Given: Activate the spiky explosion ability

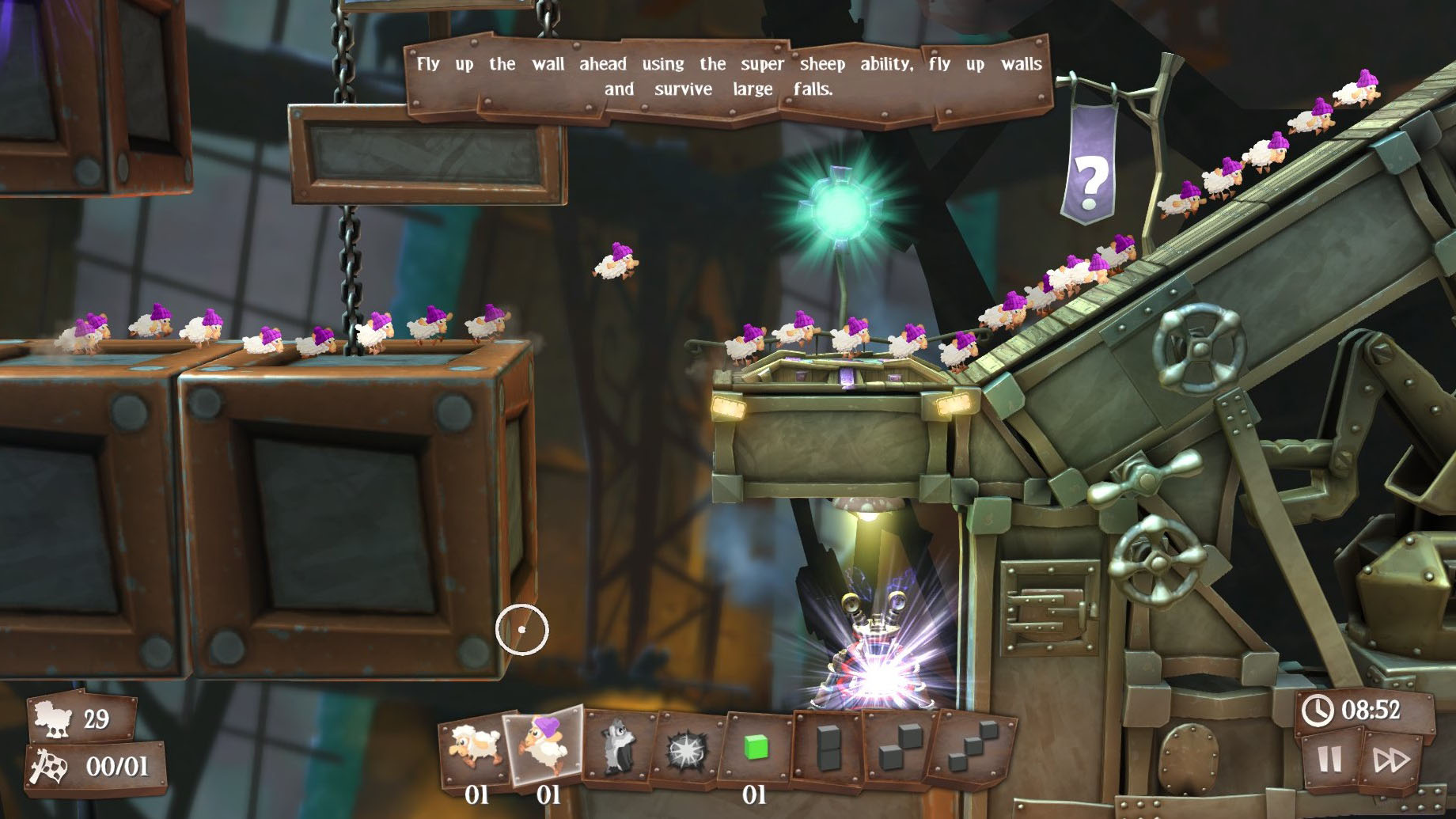Looking at the screenshot, I should (x=685, y=749).
